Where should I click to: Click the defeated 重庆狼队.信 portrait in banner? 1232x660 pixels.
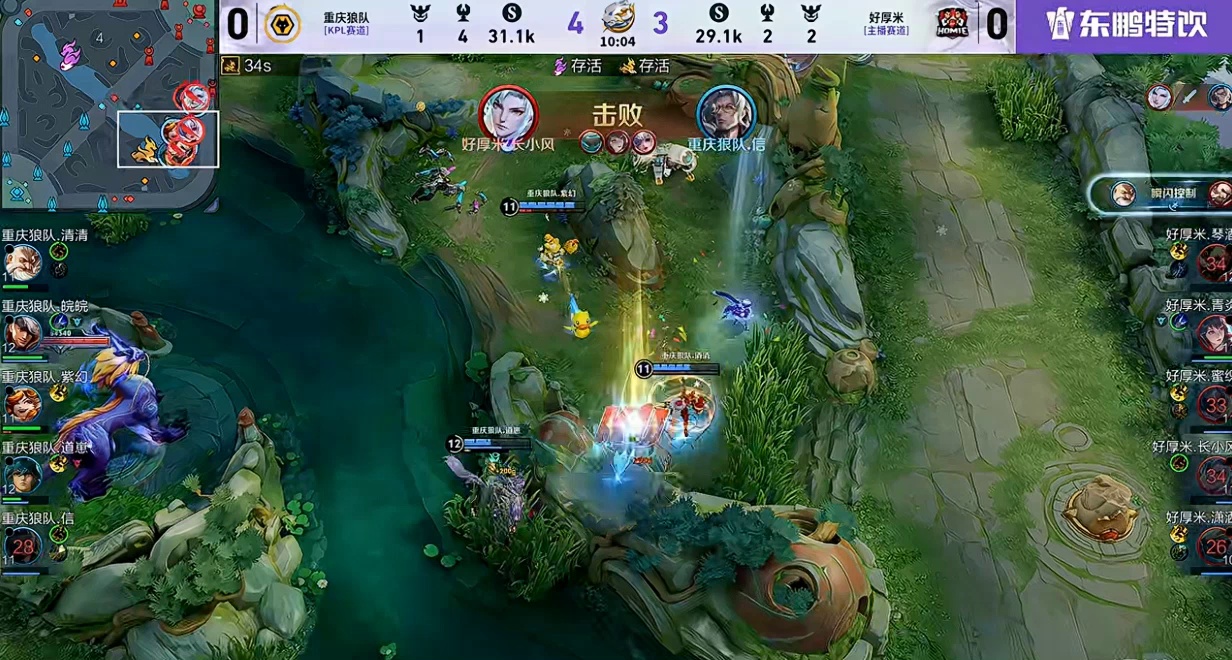(x=725, y=112)
